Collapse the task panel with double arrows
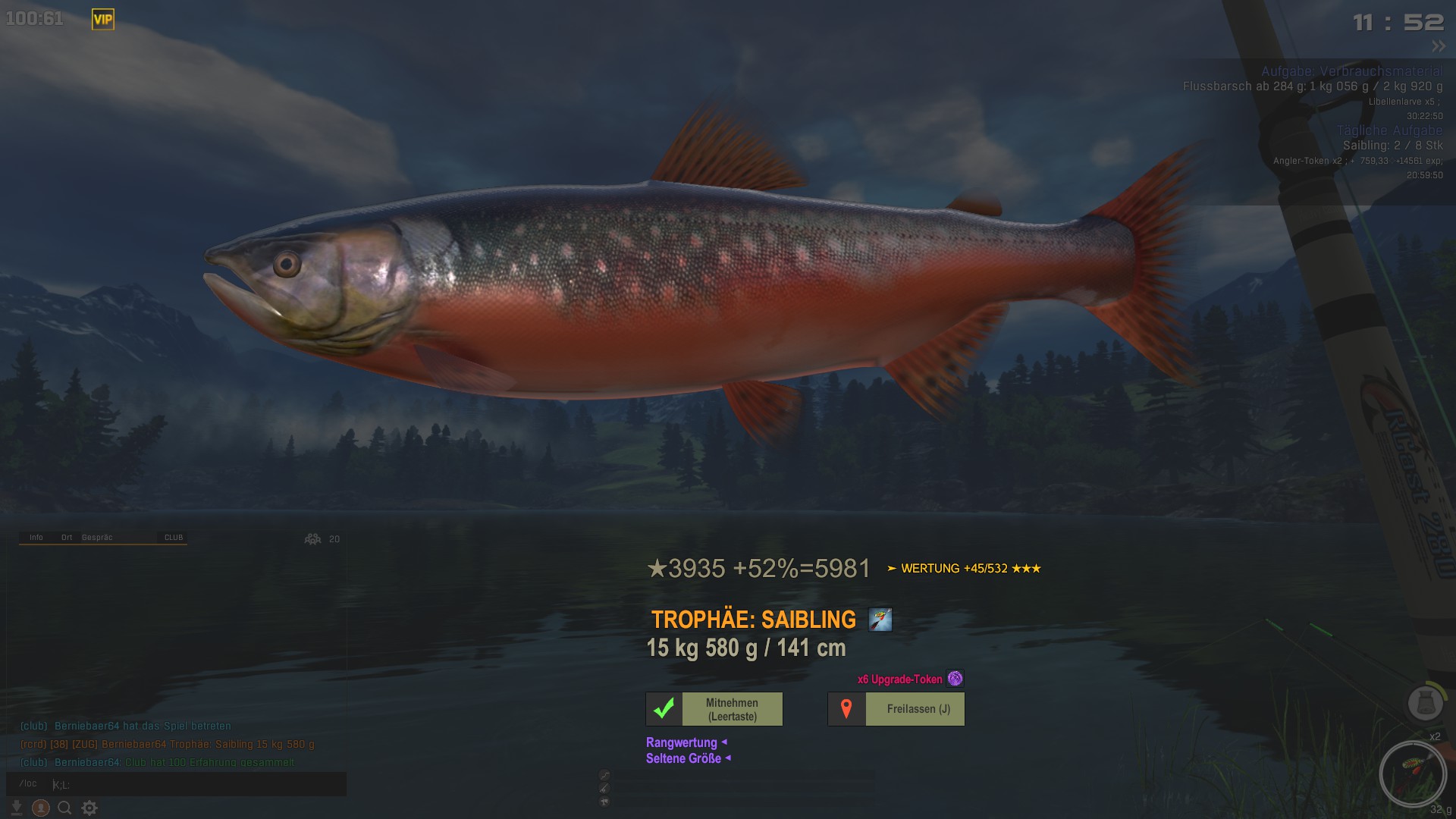Viewport: 1456px width, 819px height. 1439,46
